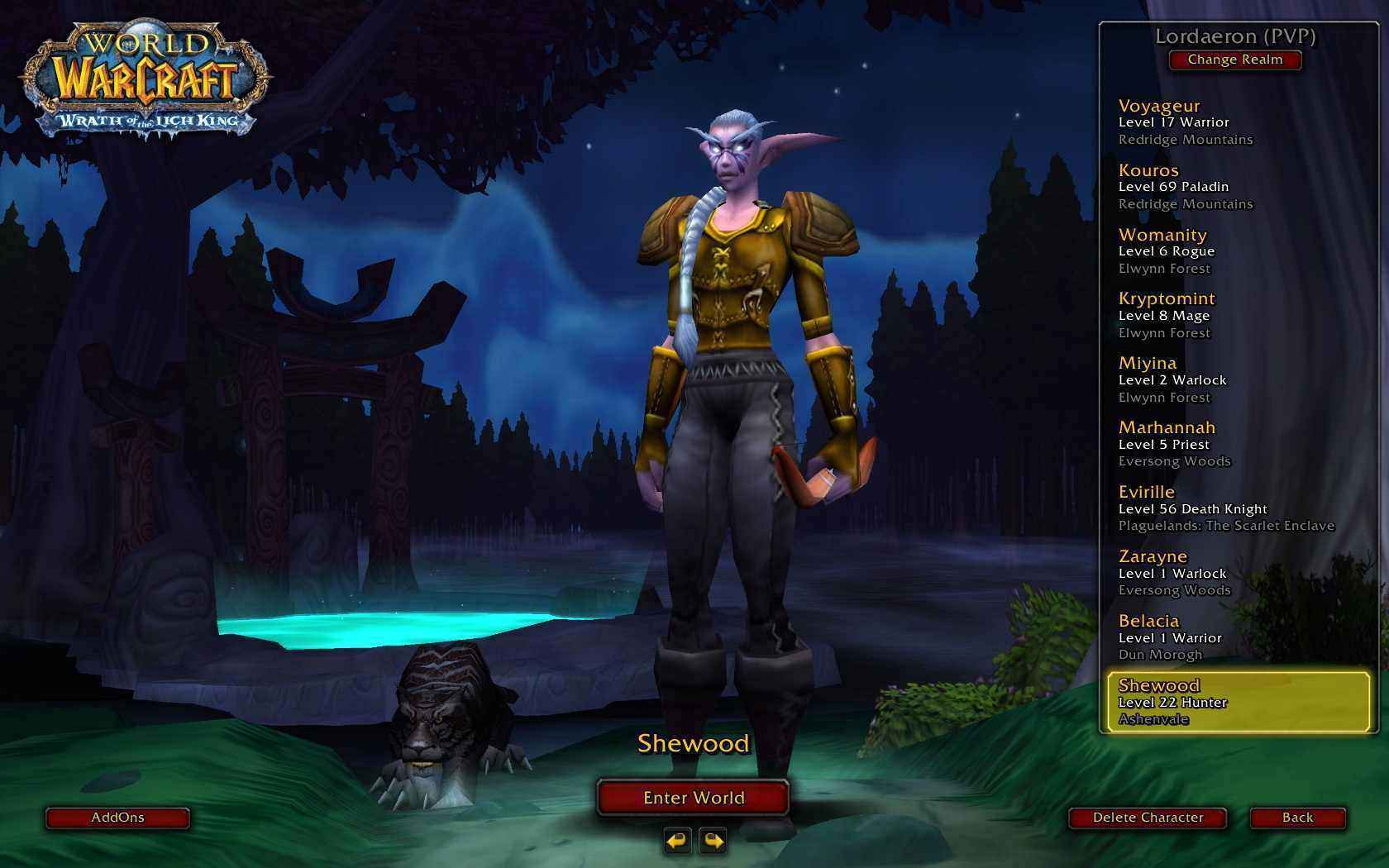Click the Enter World button
1389x868 pixels.
point(693,798)
